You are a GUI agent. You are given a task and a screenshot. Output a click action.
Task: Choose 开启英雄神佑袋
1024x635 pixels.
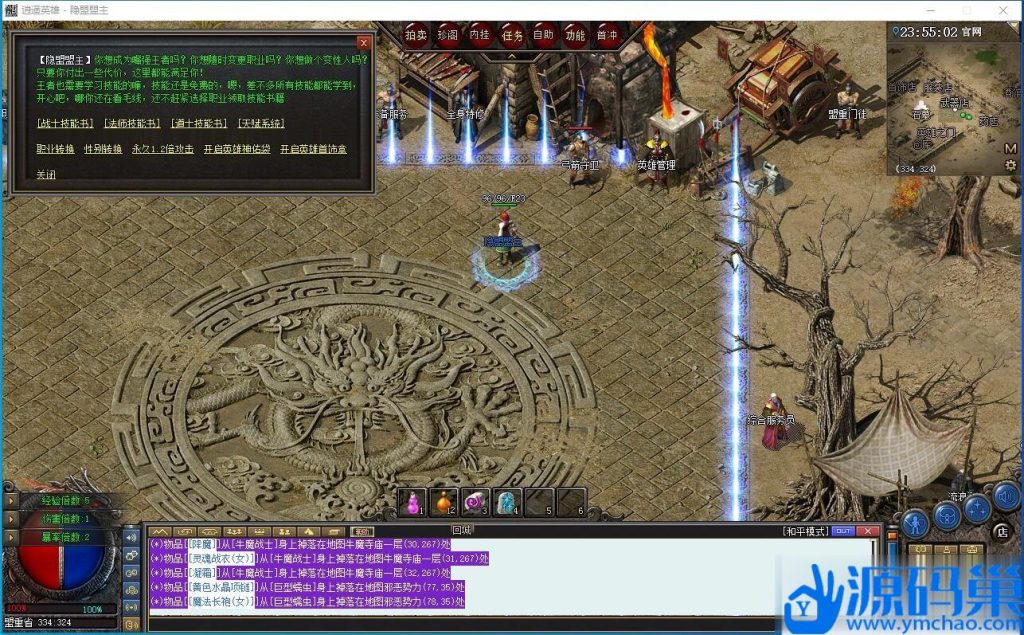pyautogui.click(x=237, y=149)
